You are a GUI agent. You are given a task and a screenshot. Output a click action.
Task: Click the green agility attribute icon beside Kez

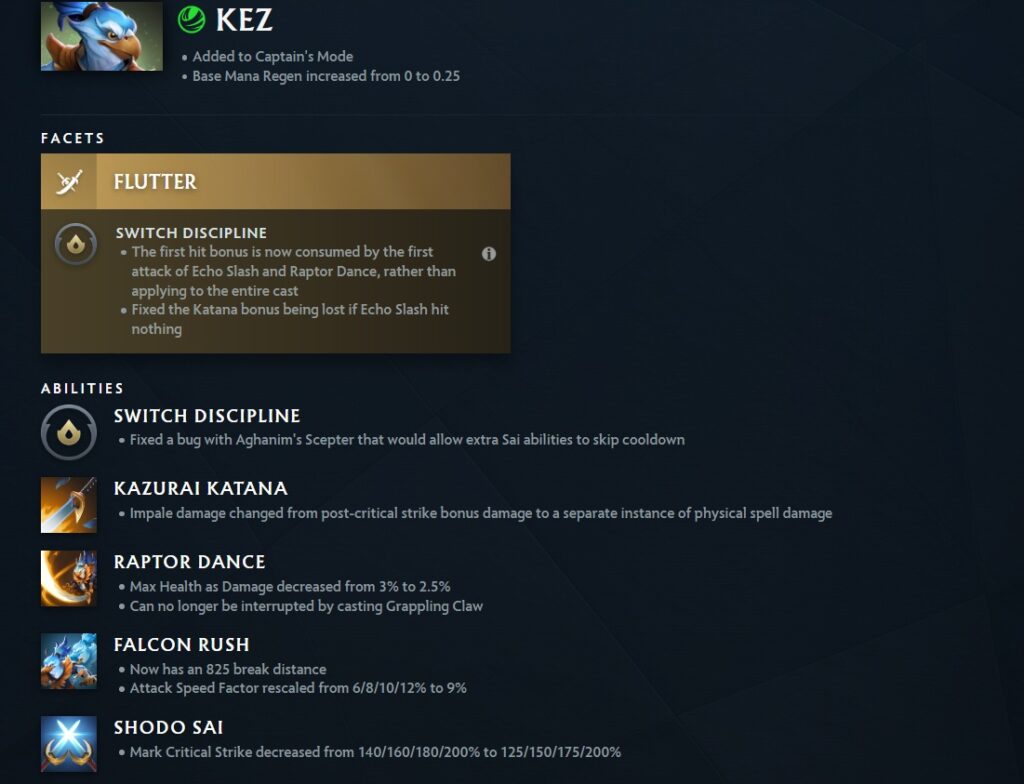tap(190, 19)
